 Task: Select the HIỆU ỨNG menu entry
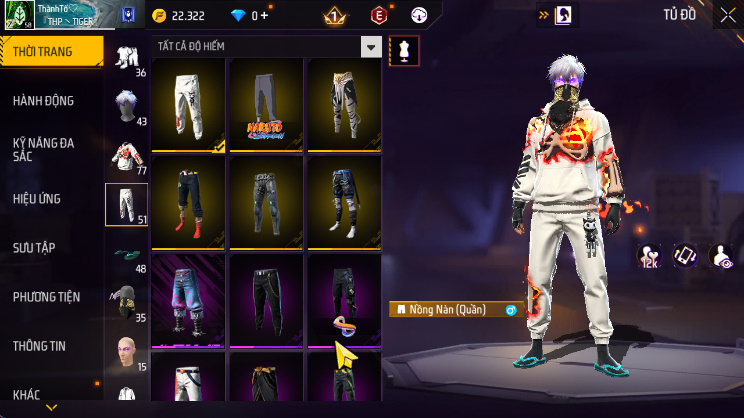(x=38, y=199)
